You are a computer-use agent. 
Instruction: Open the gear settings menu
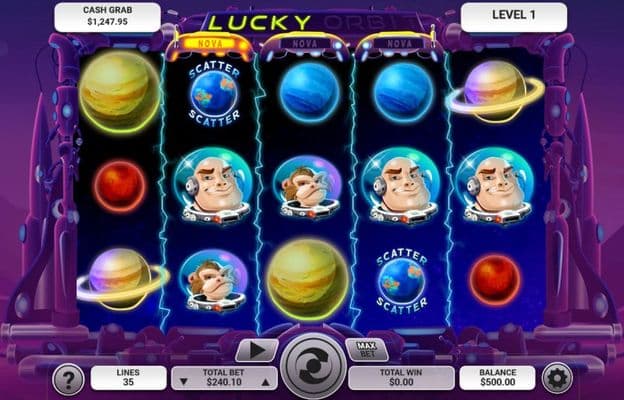click(x=556, y=378)
